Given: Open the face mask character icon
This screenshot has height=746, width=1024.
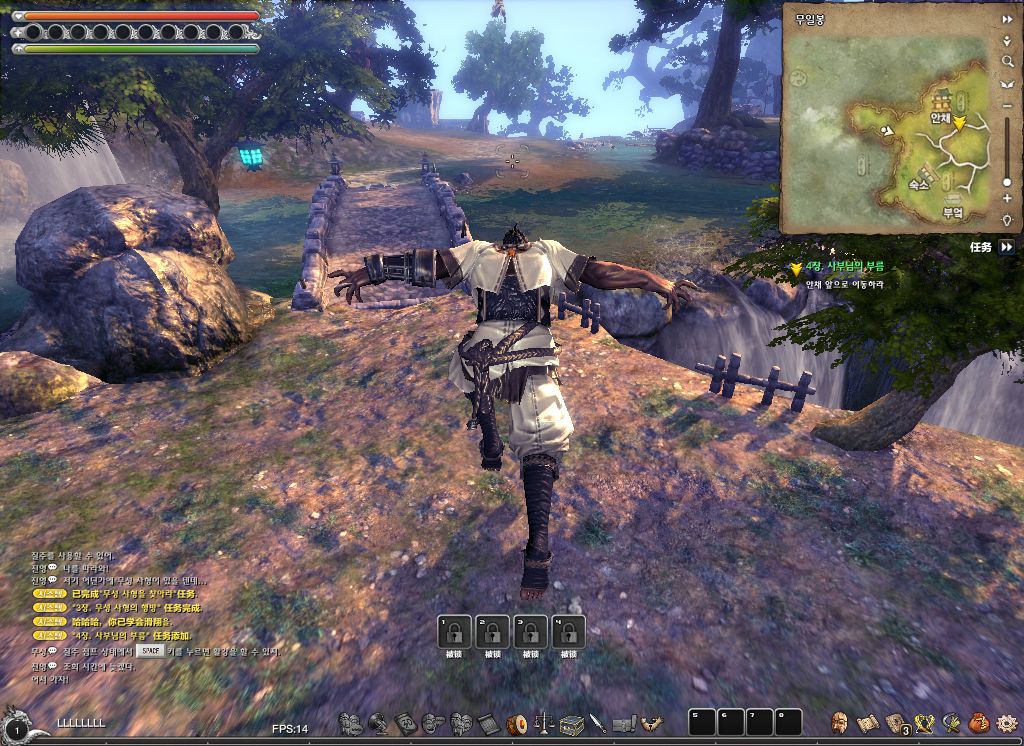Looking at the screenshot, I should click(x=840, y=722).
